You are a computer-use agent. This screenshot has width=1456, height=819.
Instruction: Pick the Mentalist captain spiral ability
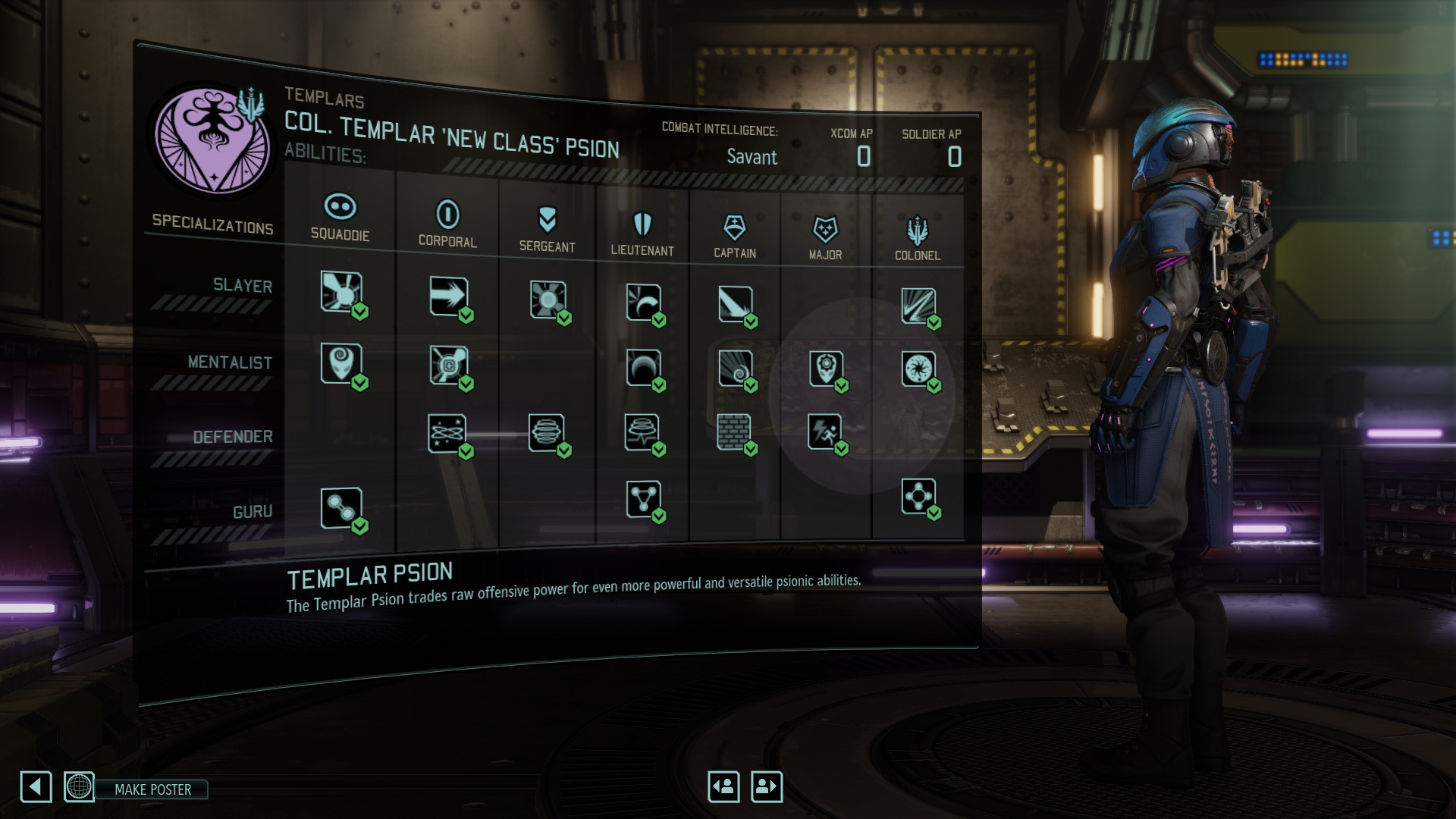coord(735,368)
